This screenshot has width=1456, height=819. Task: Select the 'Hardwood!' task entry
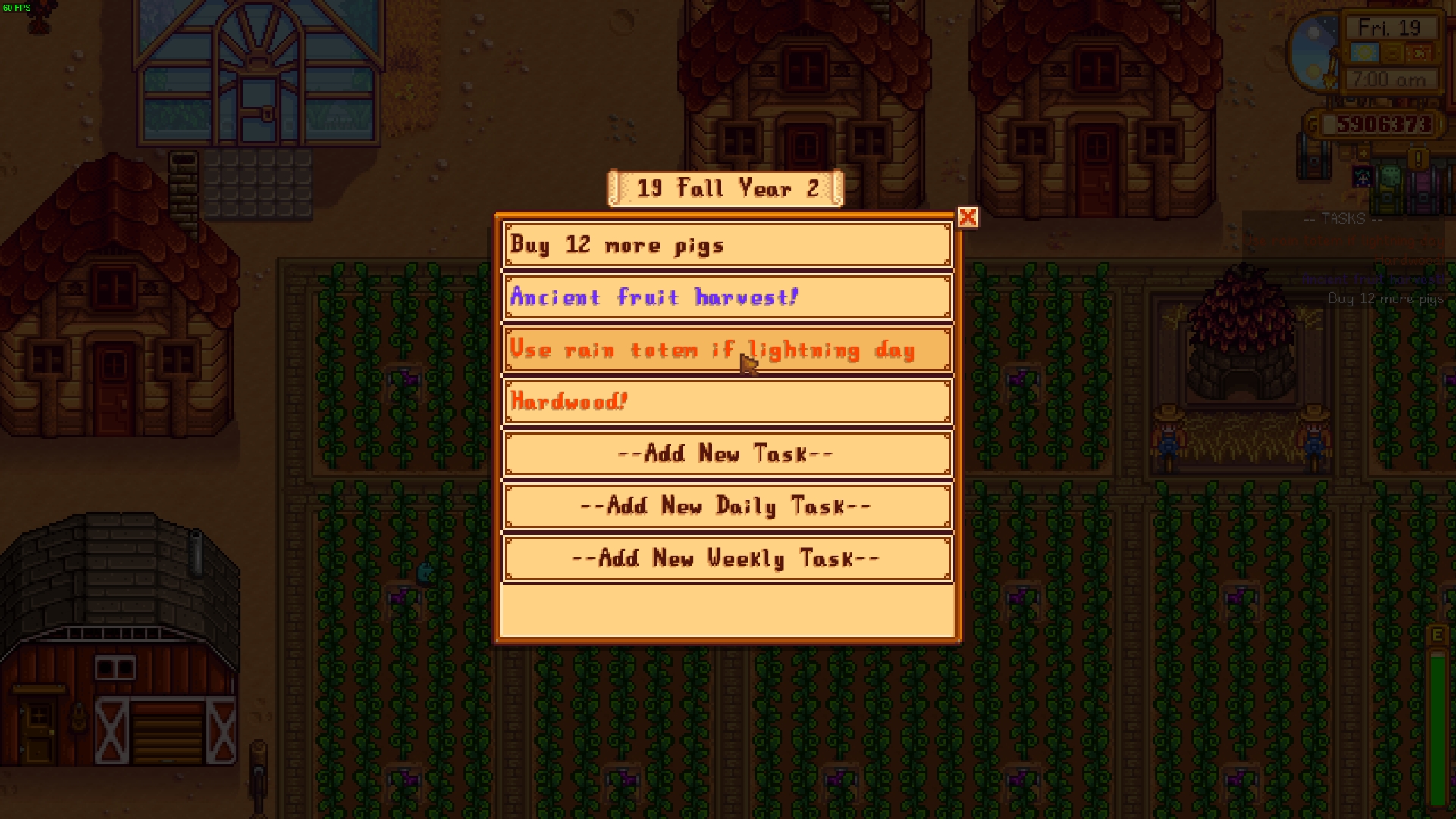tap(726, 402)
